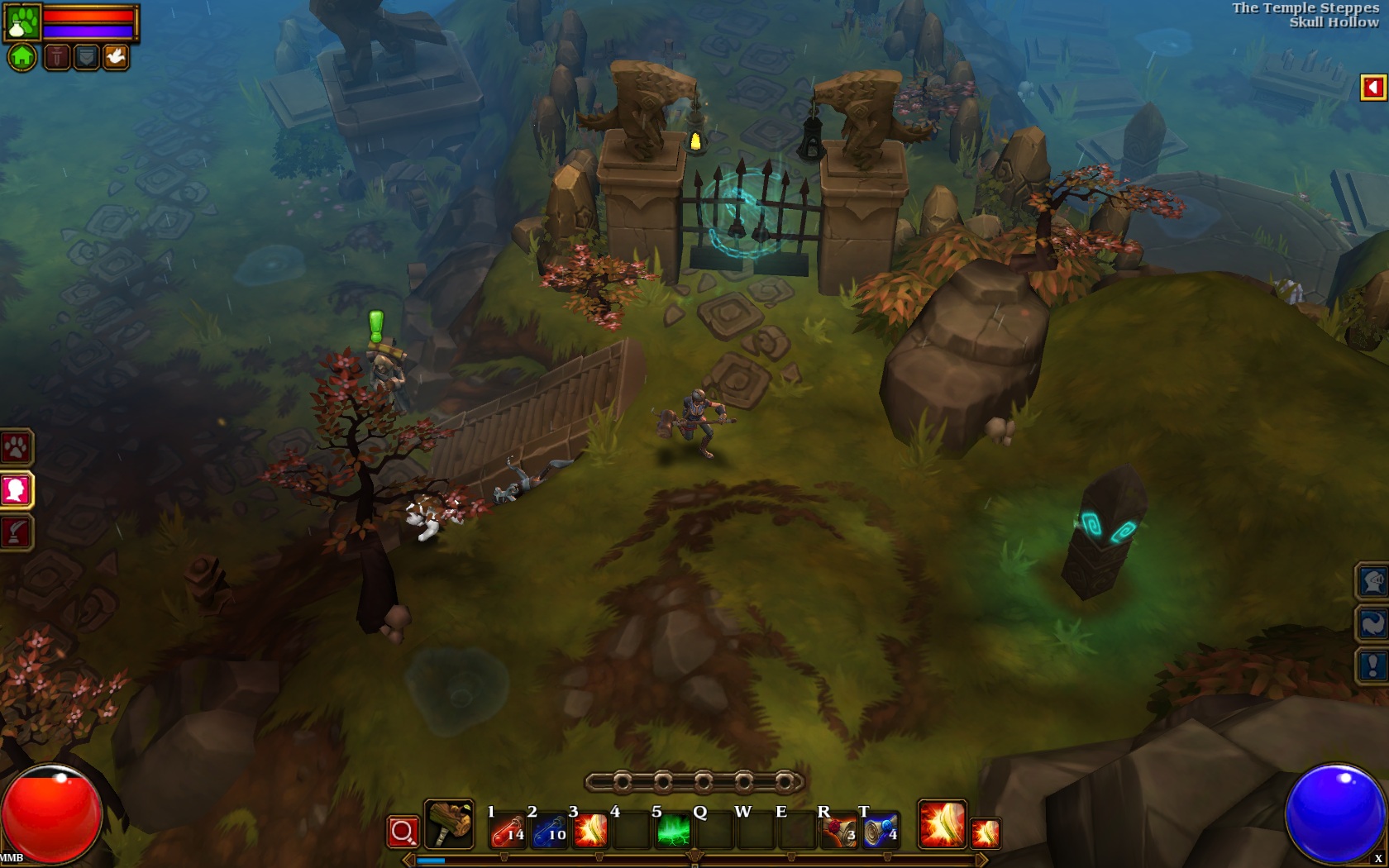Open the red feather side tab

pyautogui.click(x=16, y=532)
